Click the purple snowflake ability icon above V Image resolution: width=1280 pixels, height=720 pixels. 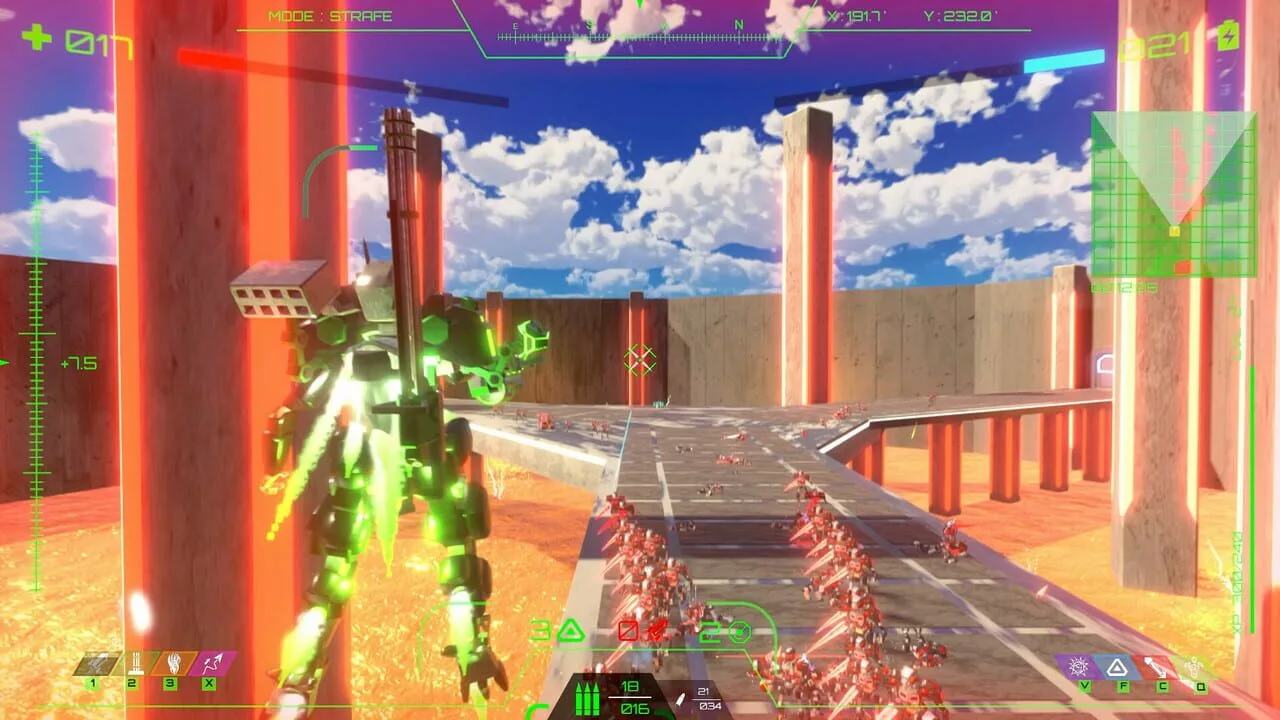[1079, 667]
